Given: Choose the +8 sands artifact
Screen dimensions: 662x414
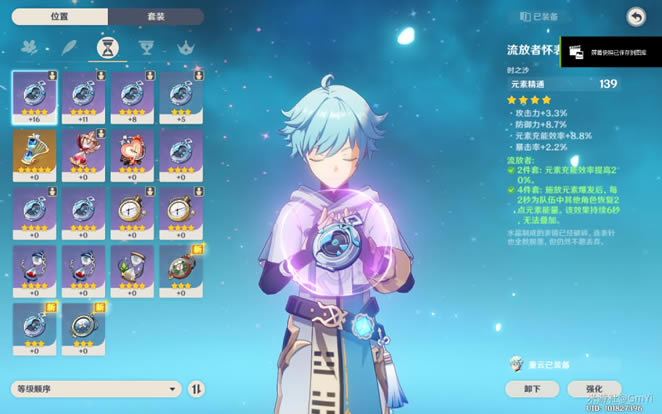Looking at the screenshot, I should coord(132,96).
